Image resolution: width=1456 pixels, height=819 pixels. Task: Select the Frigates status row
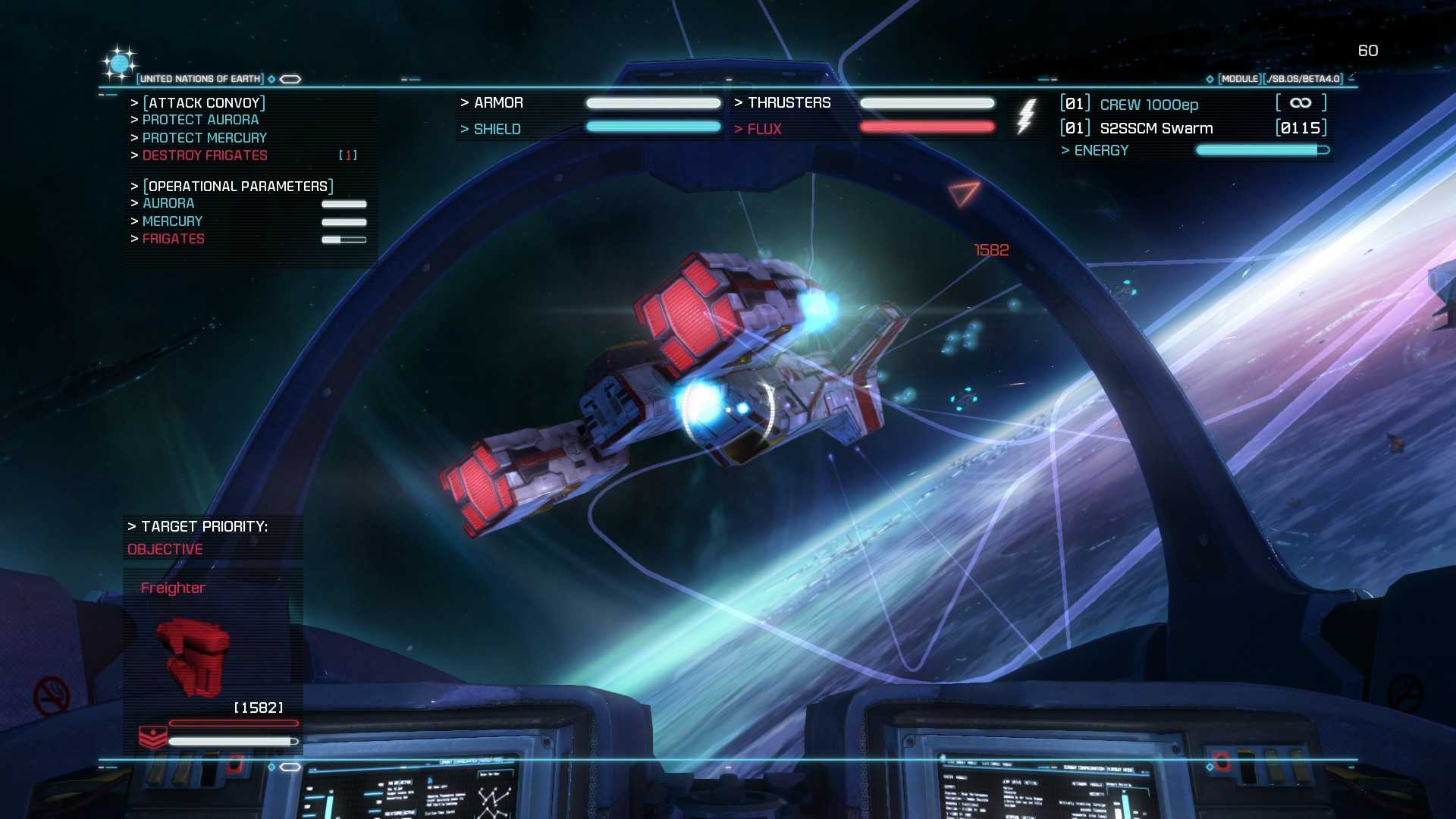point(174,239)
